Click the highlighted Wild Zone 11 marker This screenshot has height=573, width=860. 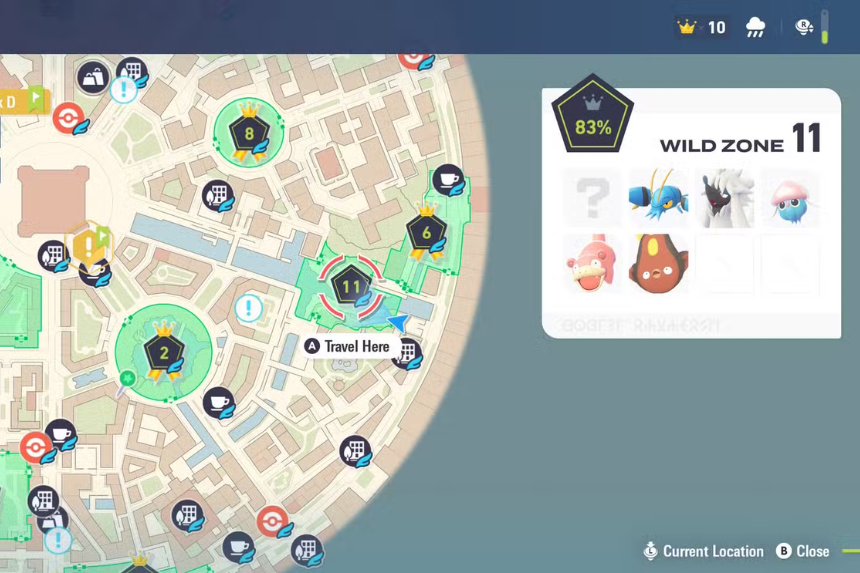[351, 287]
